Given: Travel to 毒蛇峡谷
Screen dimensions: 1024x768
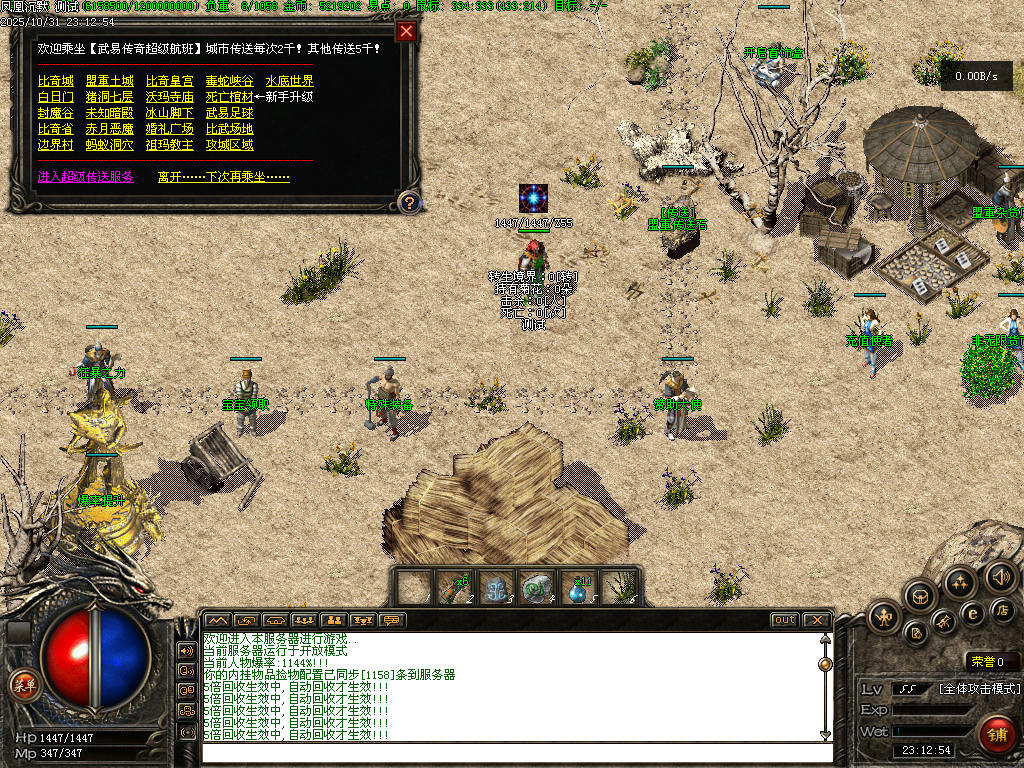Looking at the screenshot, I should [229, 81].
